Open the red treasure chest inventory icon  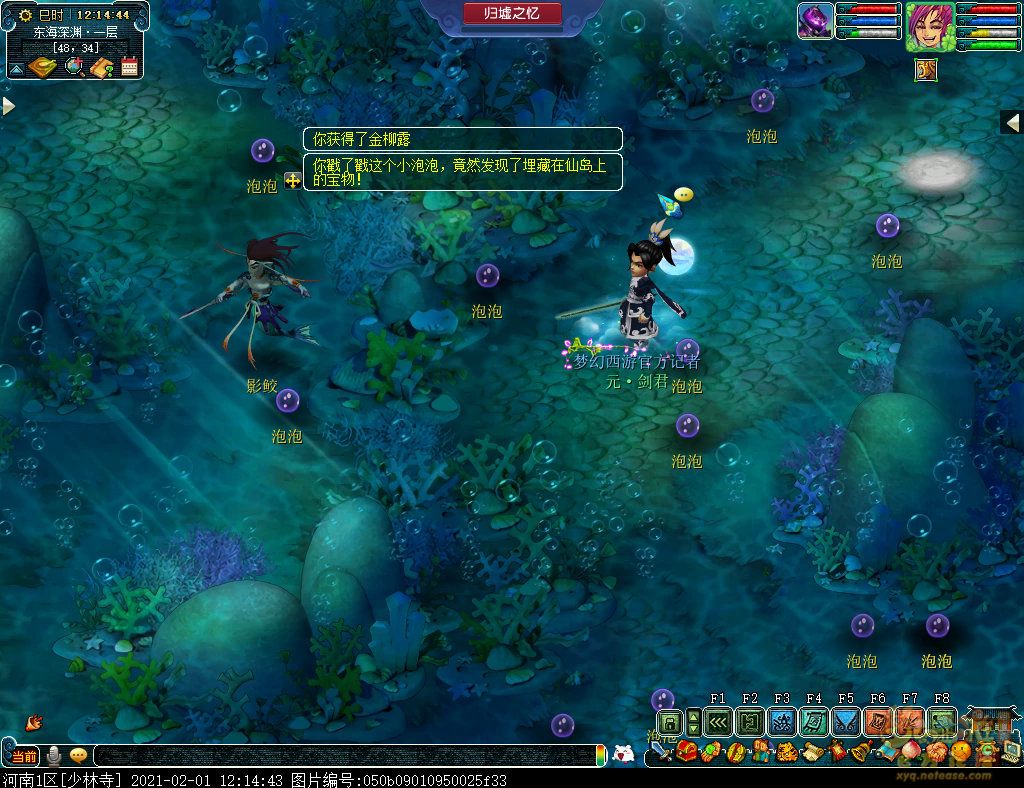(x=687, y=752)
